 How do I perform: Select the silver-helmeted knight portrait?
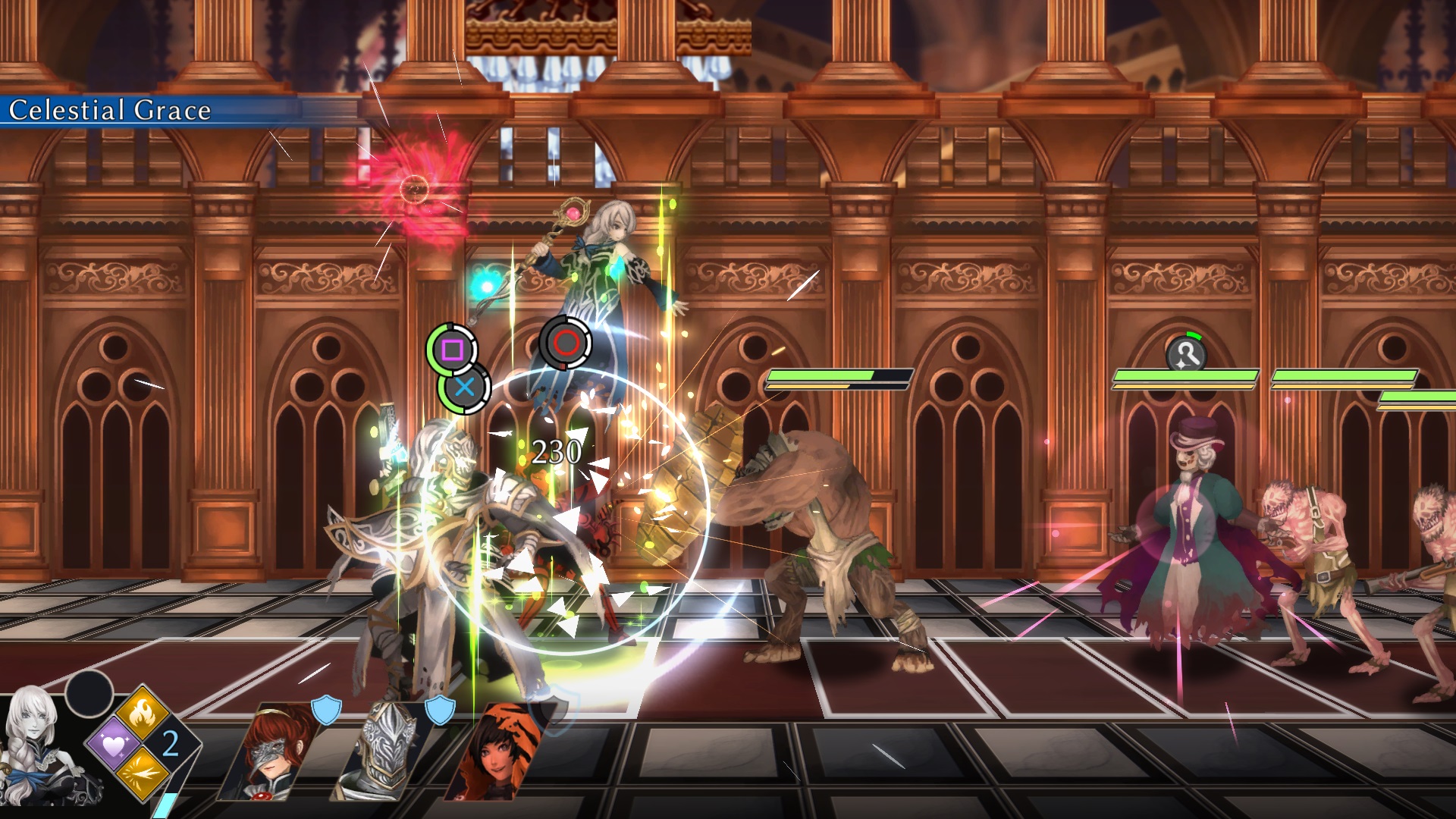[384, 752]
